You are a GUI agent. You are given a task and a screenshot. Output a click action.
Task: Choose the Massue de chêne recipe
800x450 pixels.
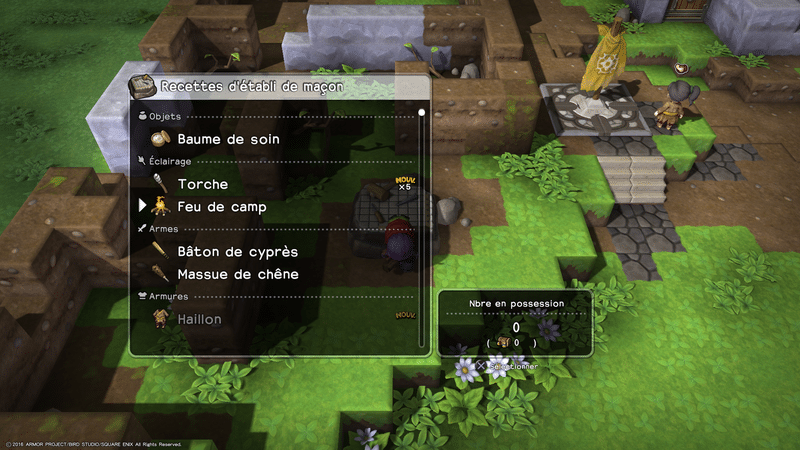[238, 274]
